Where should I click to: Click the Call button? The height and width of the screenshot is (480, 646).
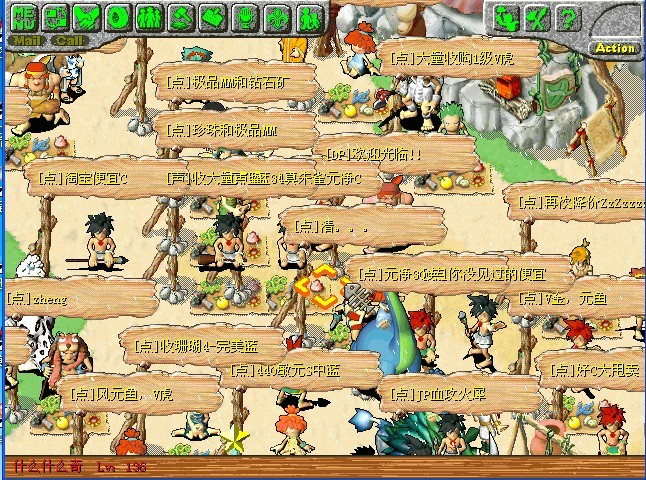click(x=70, y=40)
